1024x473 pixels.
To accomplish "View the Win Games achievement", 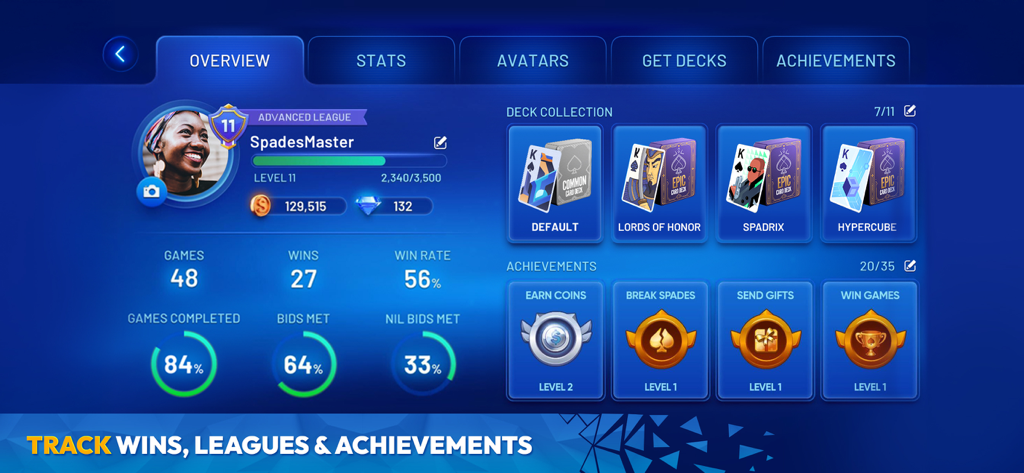I will click(x=868, y=340).
